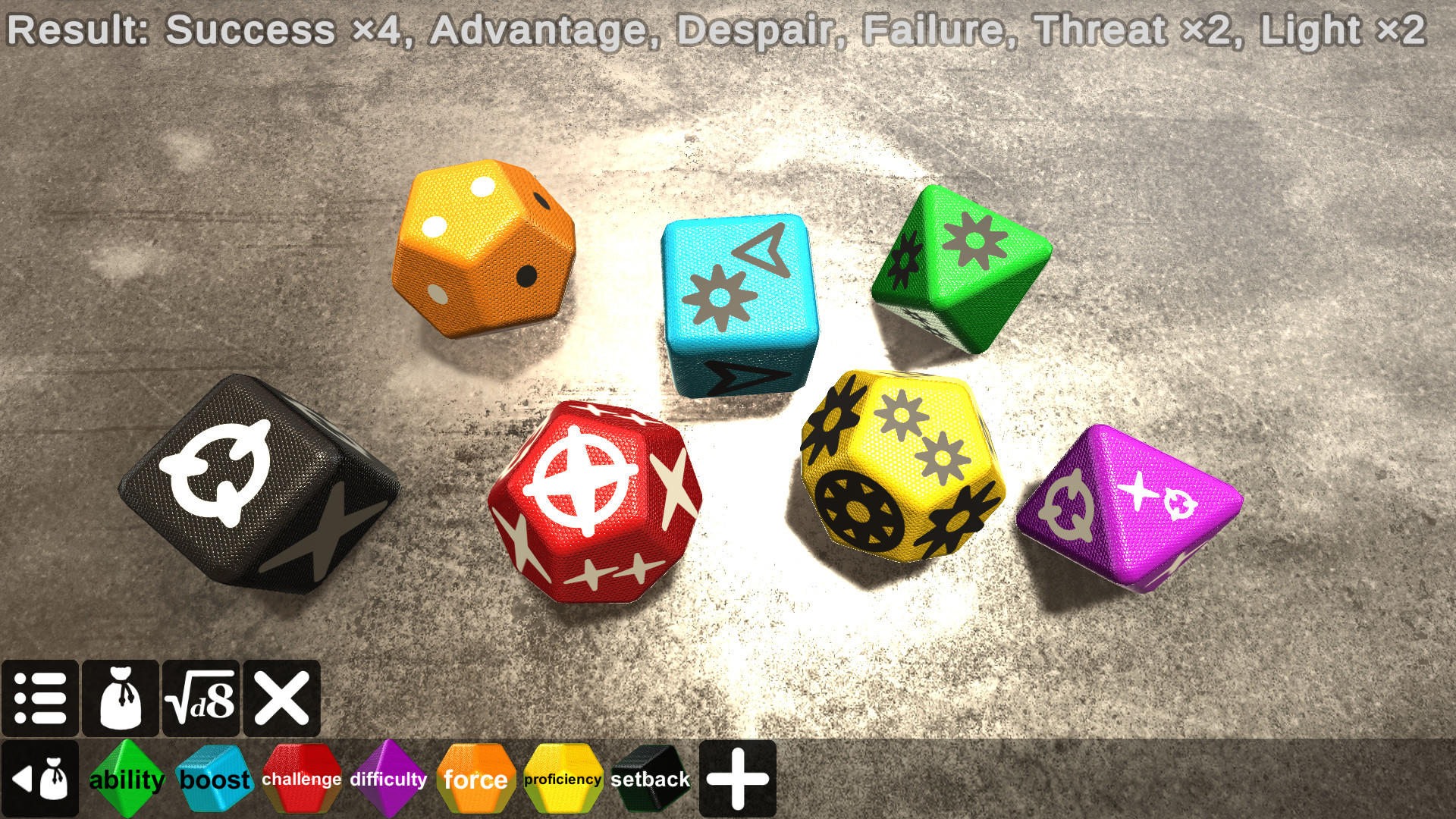Add a blue boost die
The width and height of the screenshot is (1456, 819).
point(215,778)
